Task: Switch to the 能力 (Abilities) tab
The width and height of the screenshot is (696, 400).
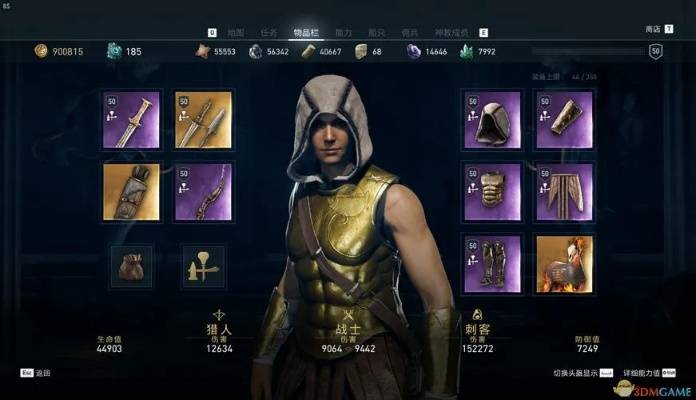Action: (343, 32)
